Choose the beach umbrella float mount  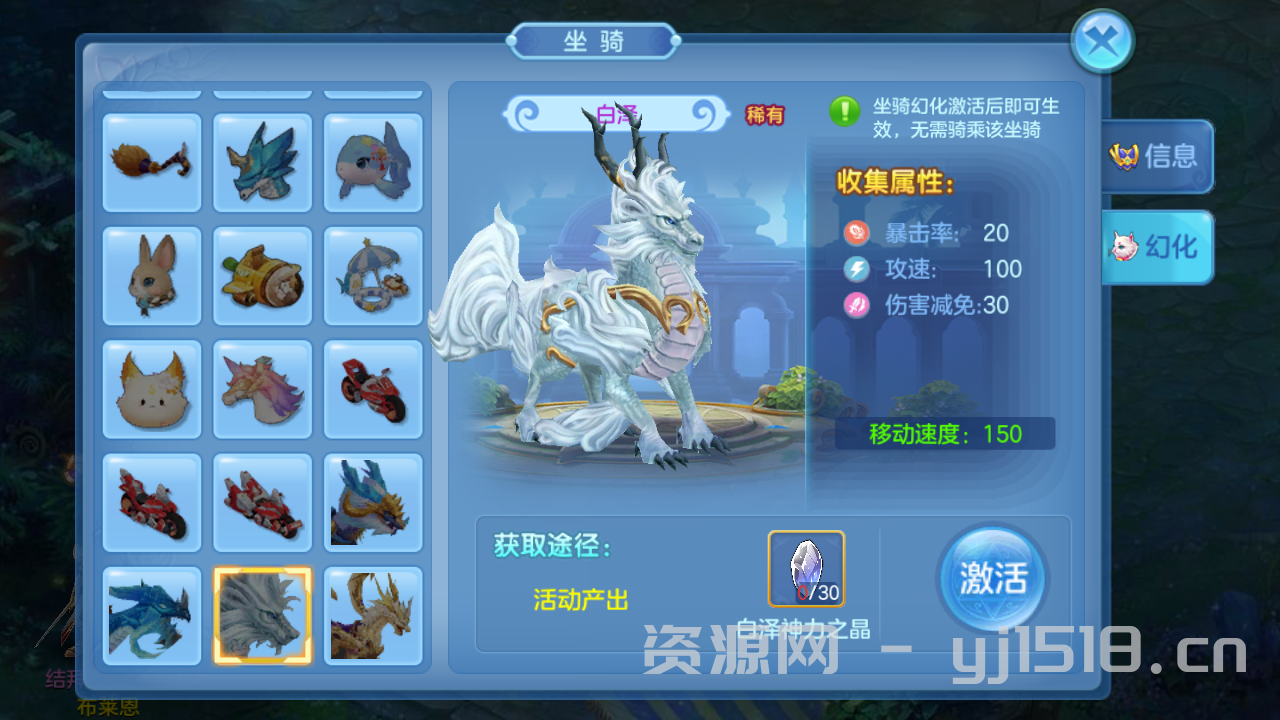tap(373, 275)
